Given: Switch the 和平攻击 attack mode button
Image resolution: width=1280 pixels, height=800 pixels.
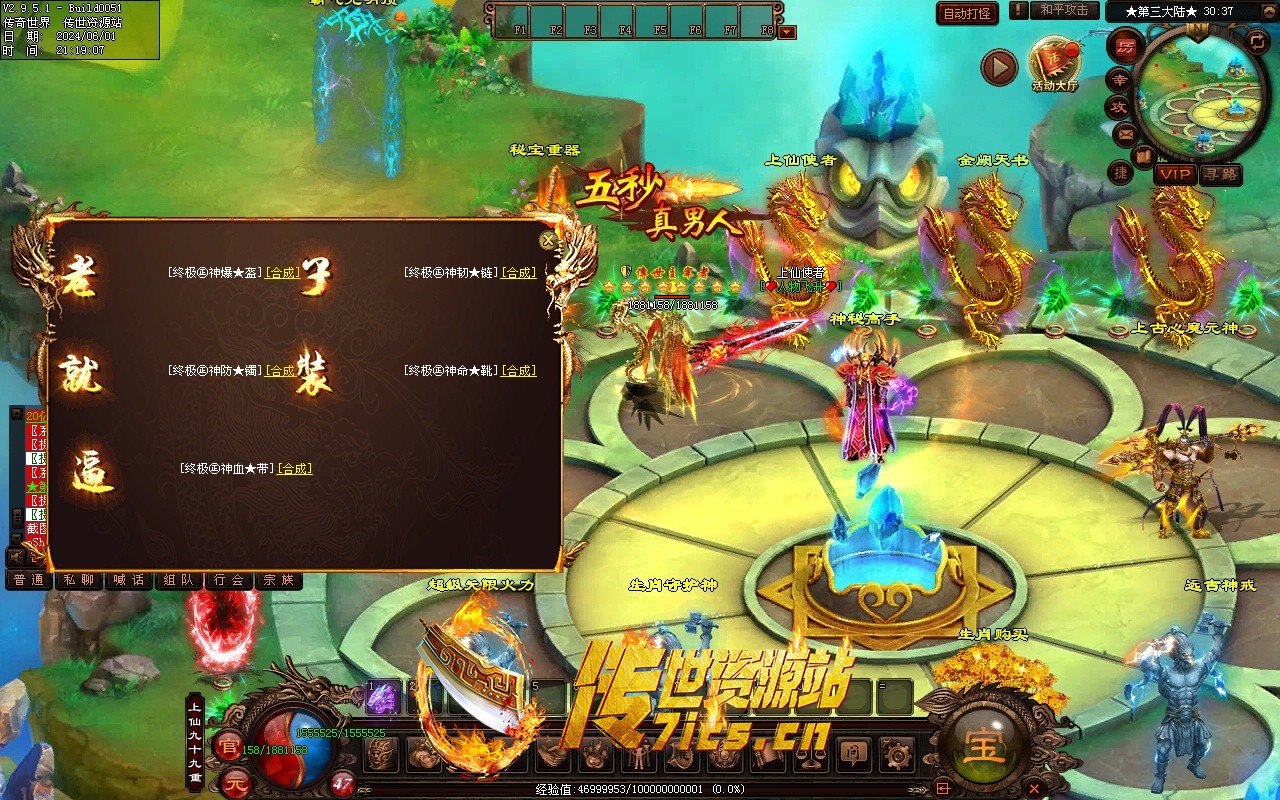Looking at the screenshot, I should [x=1064, y=10].
